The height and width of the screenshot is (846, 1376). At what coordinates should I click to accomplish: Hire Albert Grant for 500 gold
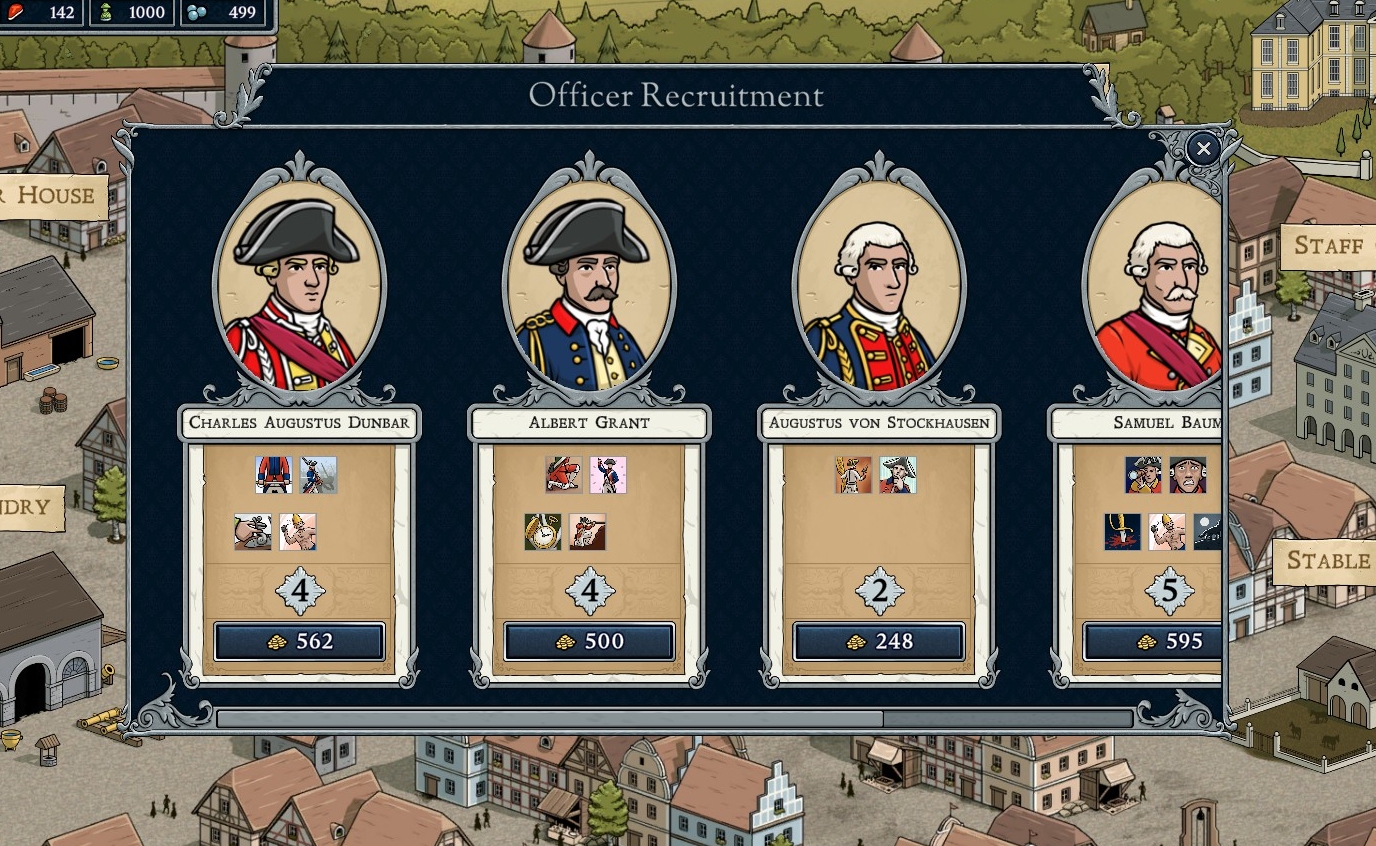(589, 642)
